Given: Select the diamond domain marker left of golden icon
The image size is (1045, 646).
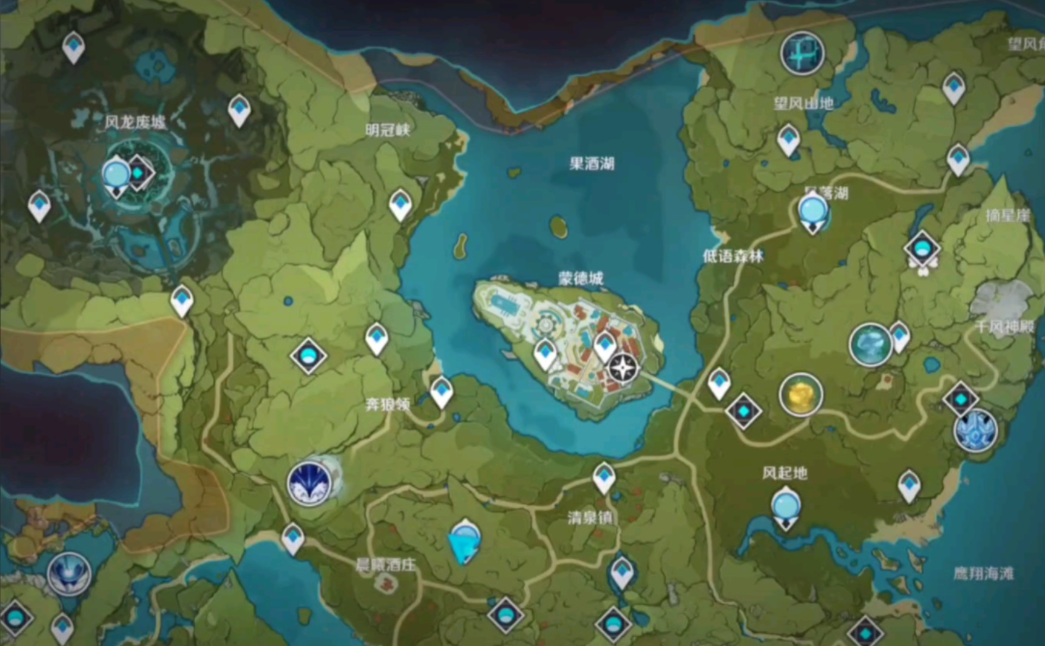Looking at the screenshot, I should [744, 410].
